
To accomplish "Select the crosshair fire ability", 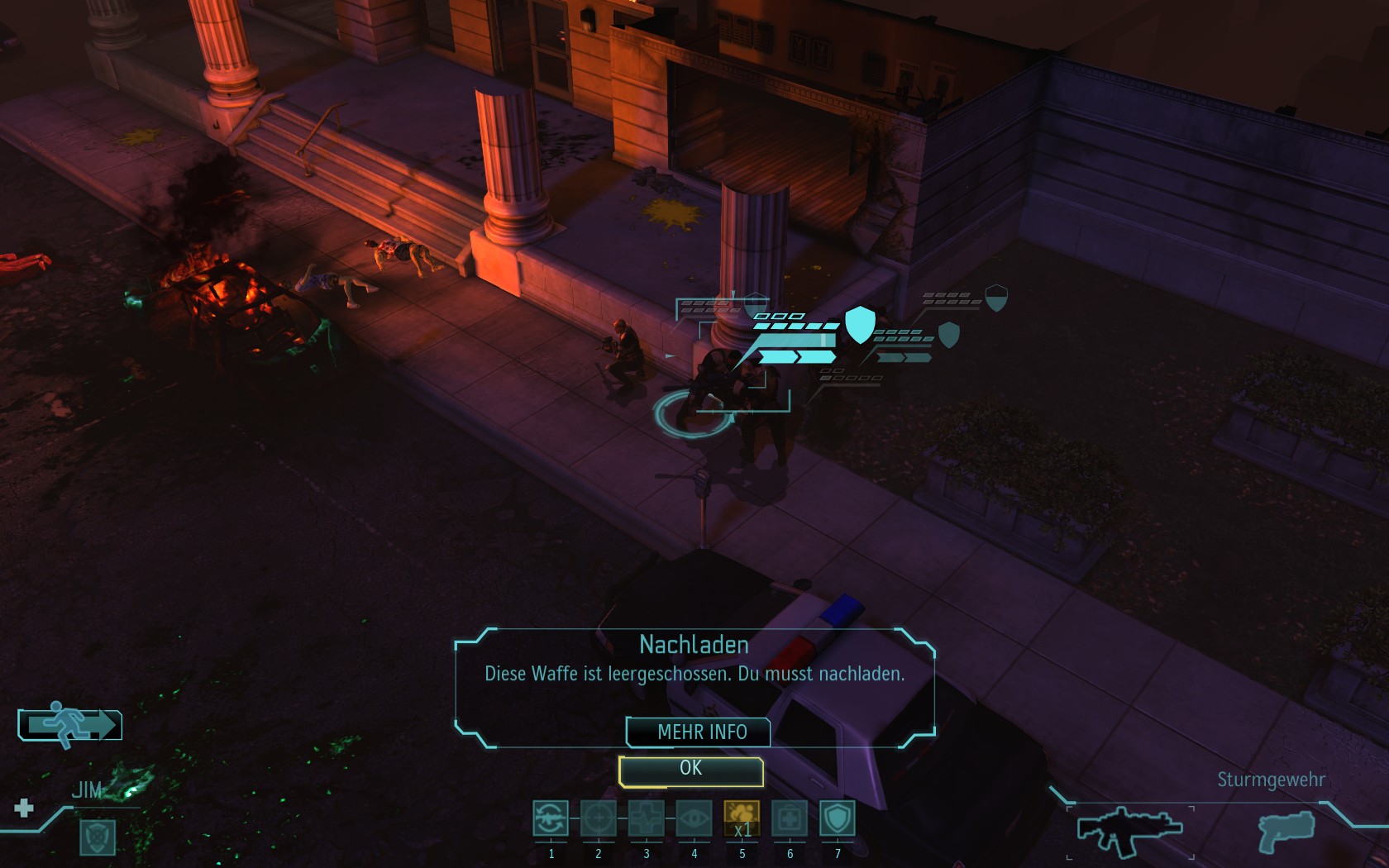I will 599,818.
